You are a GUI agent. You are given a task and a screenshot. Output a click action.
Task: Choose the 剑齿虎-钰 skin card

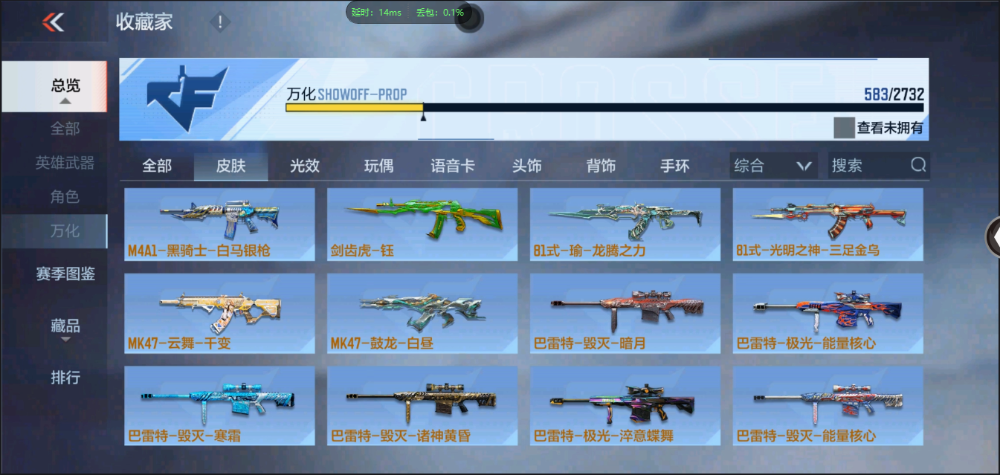(x=422, y=224)
